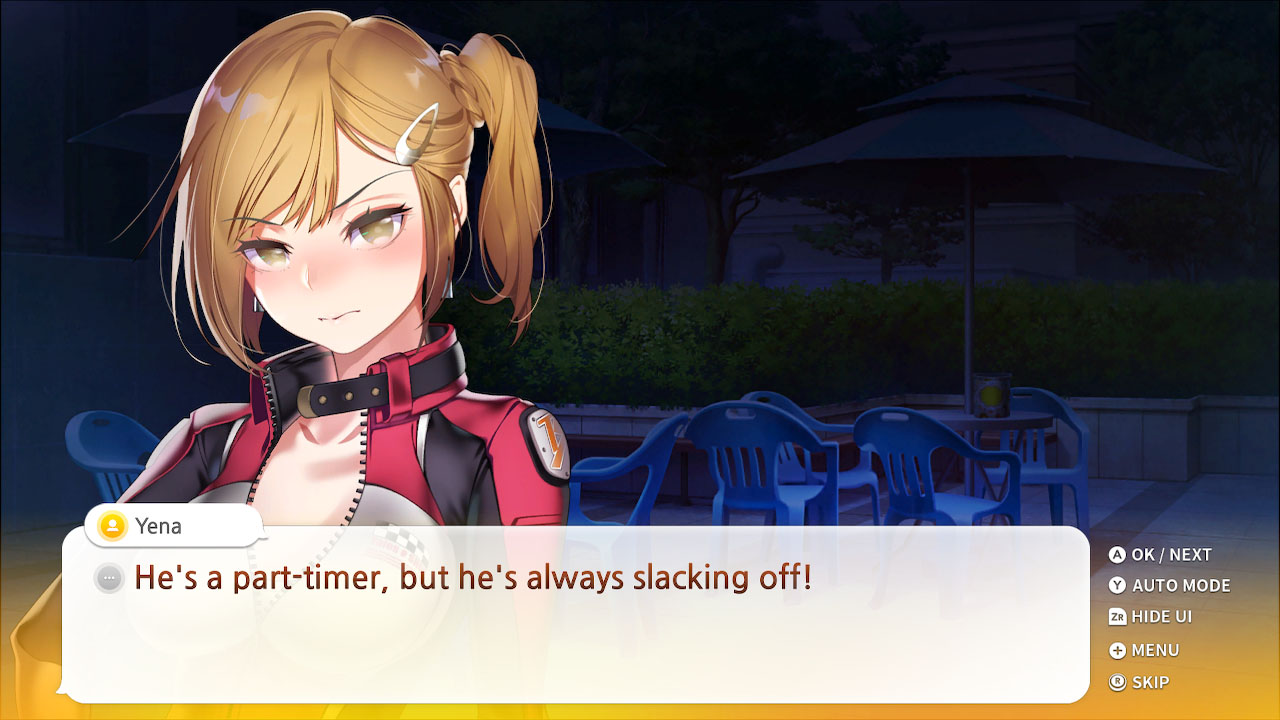Activate SKIP to fast-forward dialogue
Image resolution: width=1280 pixels, height=720 pixels.
click(x=1148, y=683)
